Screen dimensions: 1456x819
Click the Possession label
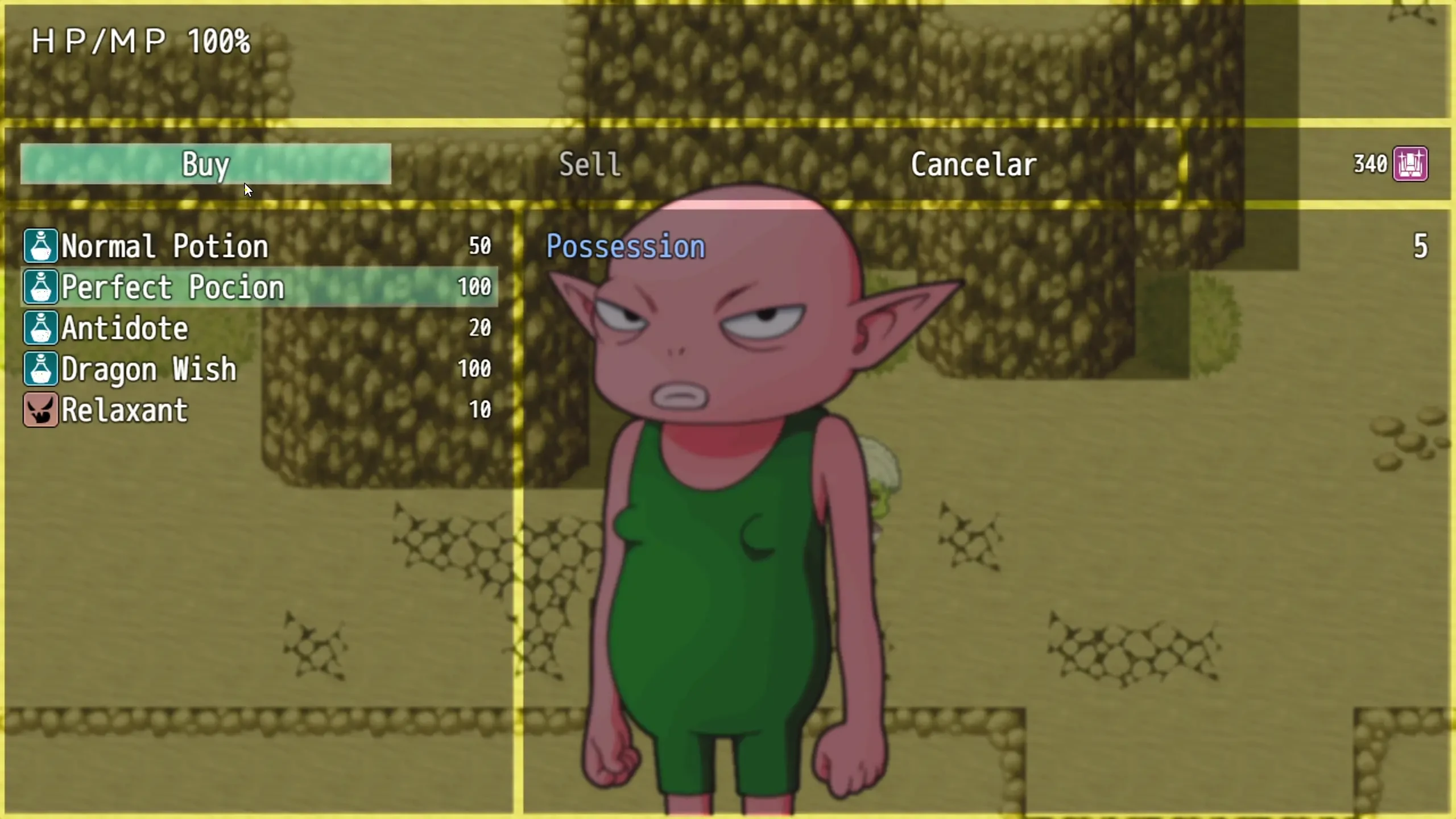pyautogui.click(x=626, y=246)
